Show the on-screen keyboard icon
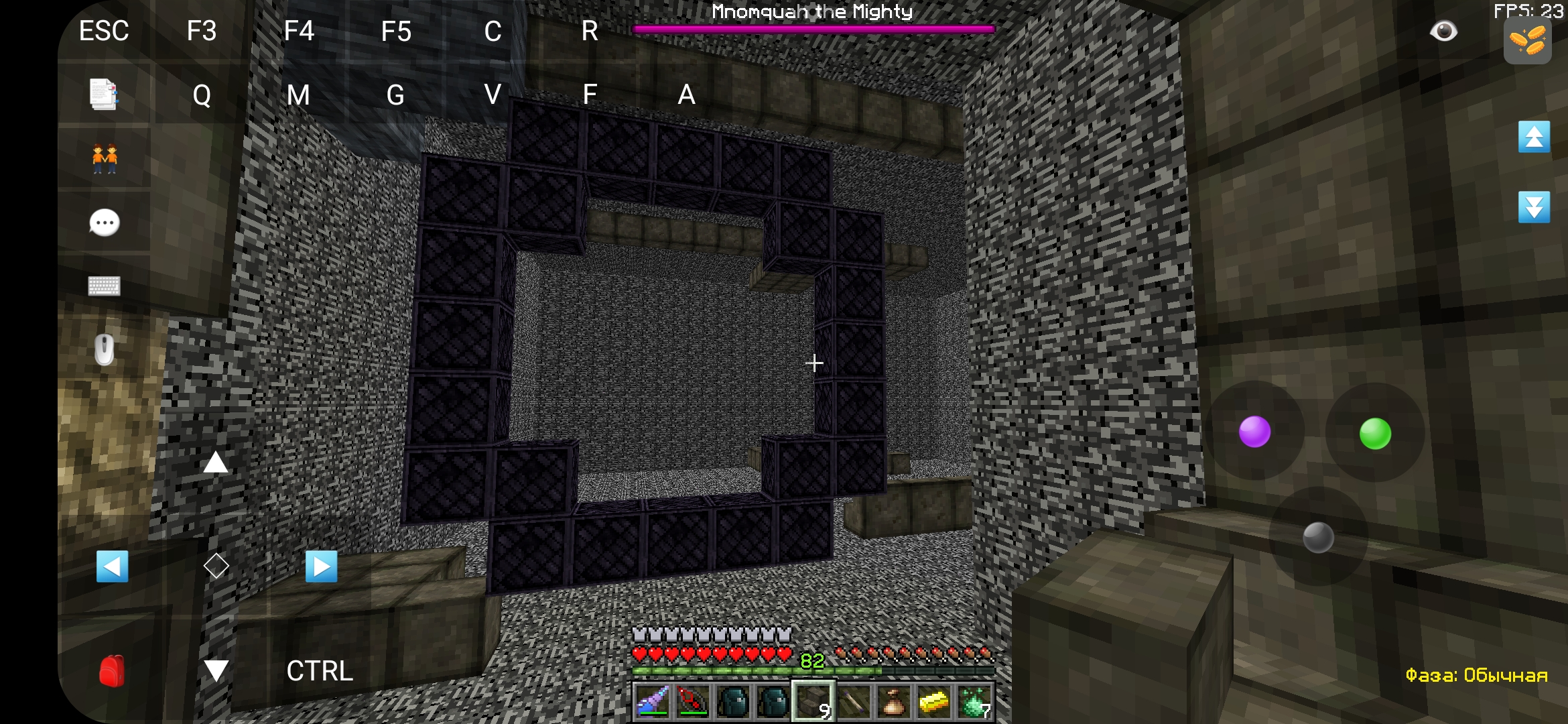This screenshot has width=1568, height=724. [x=105, y=286]
